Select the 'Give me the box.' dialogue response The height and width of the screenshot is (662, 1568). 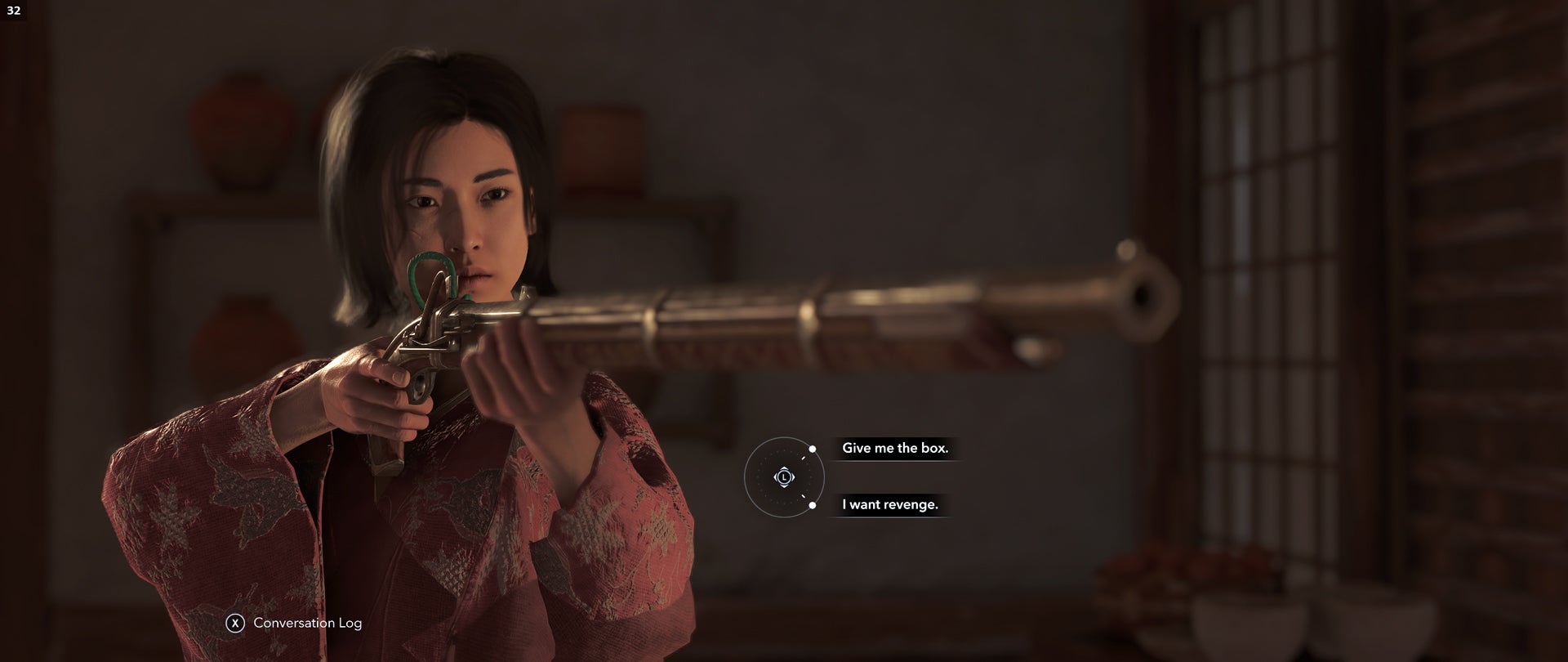coord(897,449)
